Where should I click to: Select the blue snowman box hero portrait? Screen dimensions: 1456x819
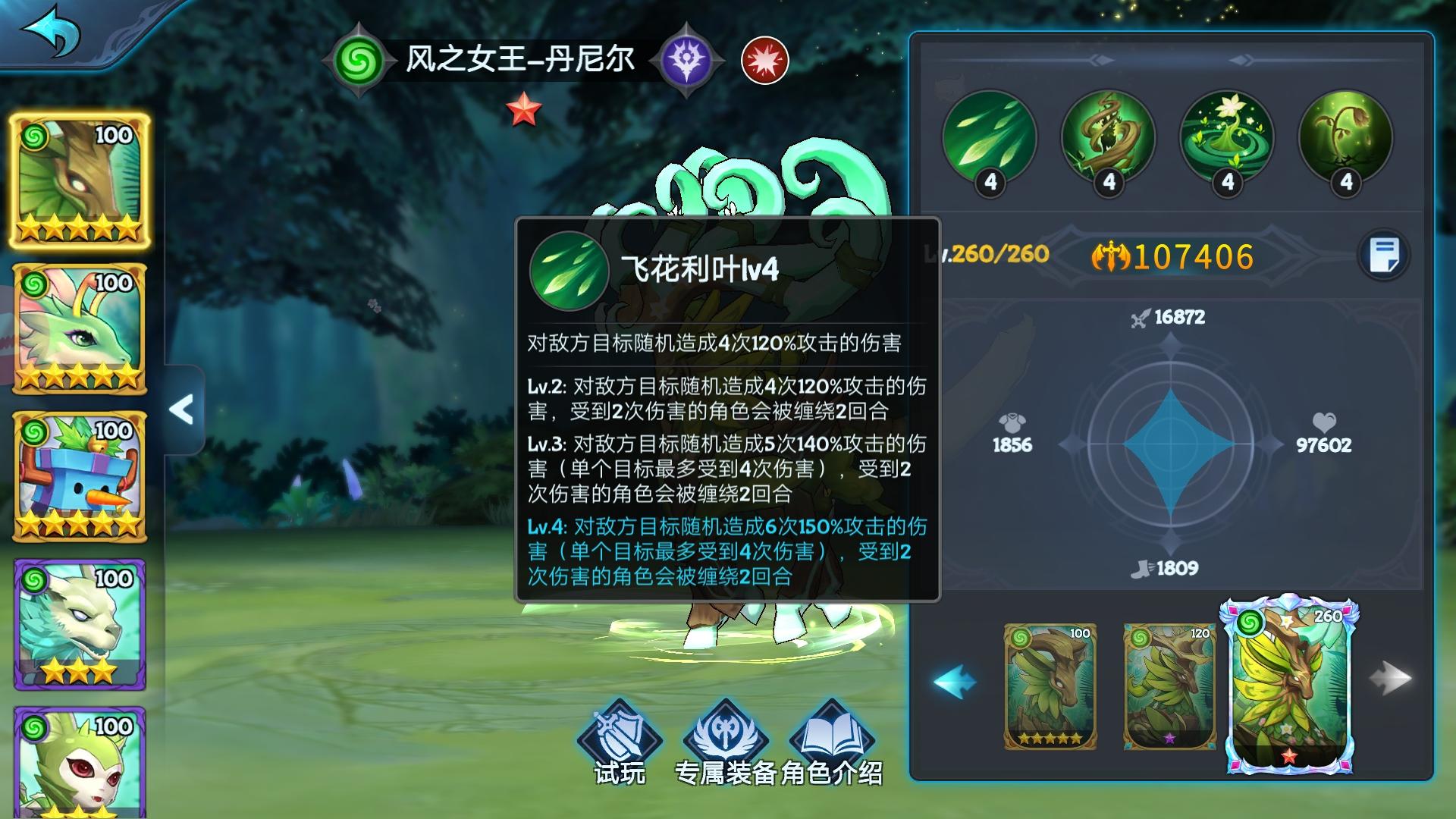point(80,476)
